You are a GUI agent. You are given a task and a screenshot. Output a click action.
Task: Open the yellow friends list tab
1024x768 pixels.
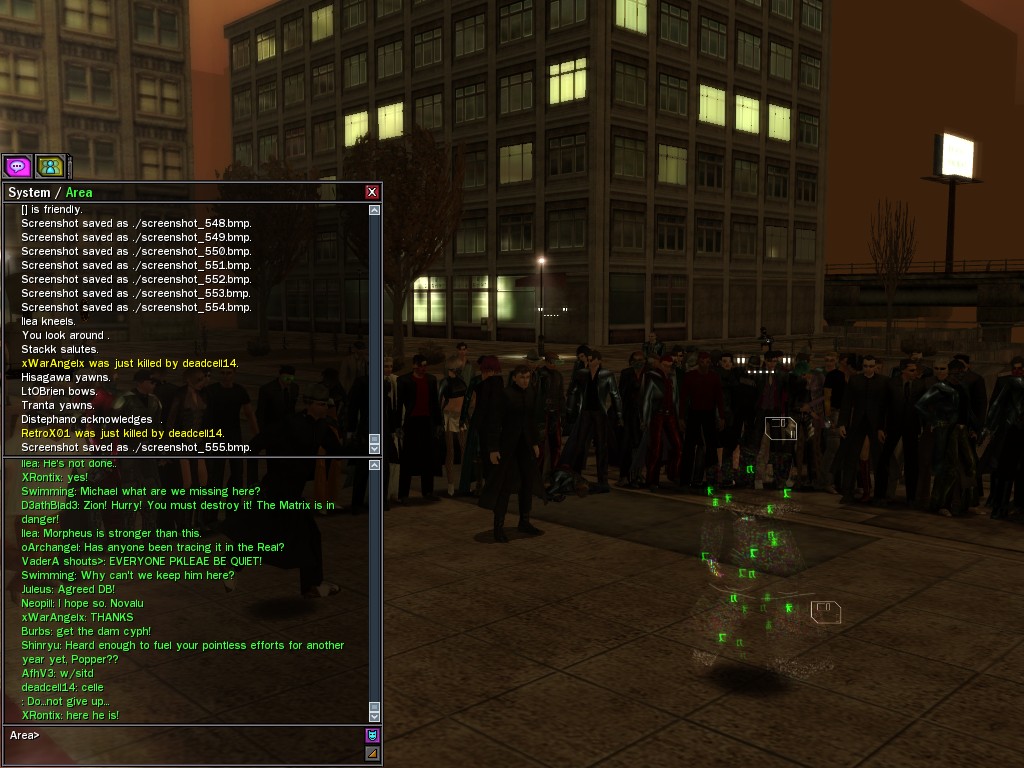coord(50,166)
